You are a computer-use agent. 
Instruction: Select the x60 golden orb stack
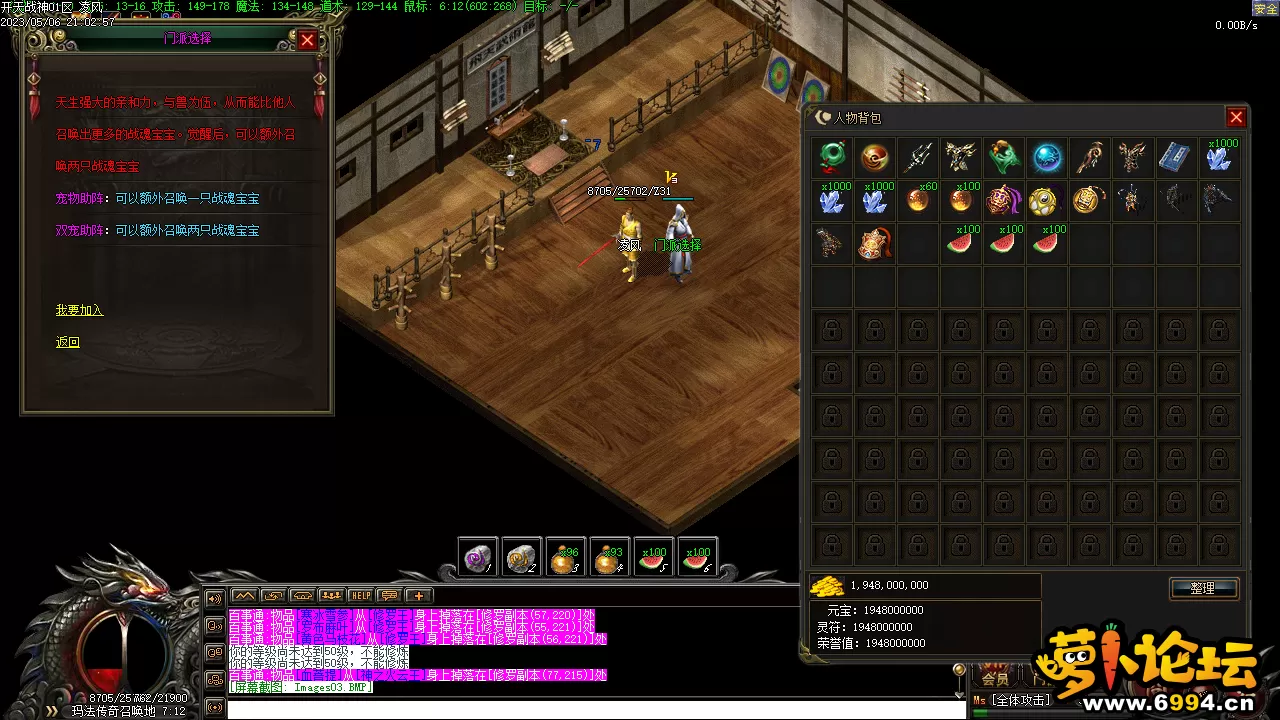point(918,200)
